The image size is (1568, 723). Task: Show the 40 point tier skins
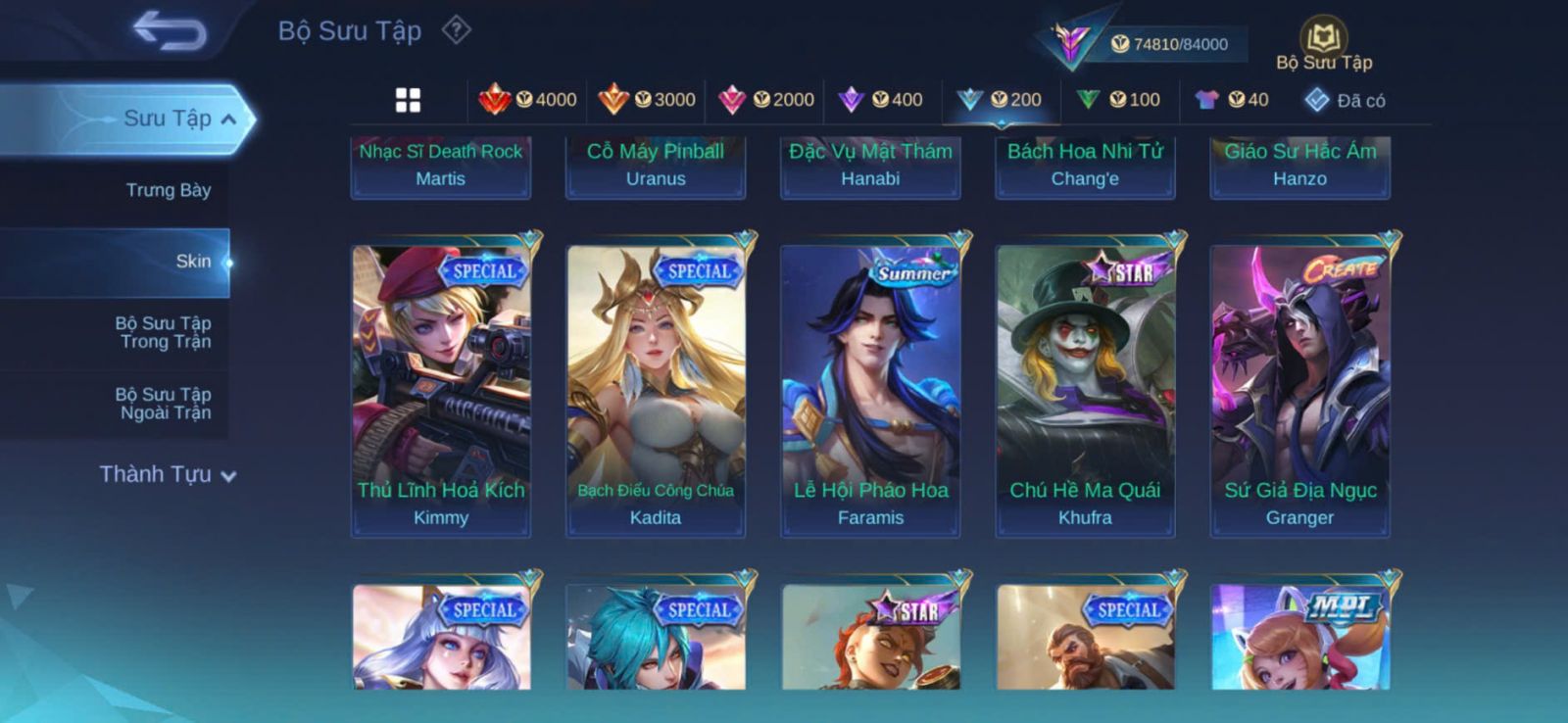tap(1232, 100)
